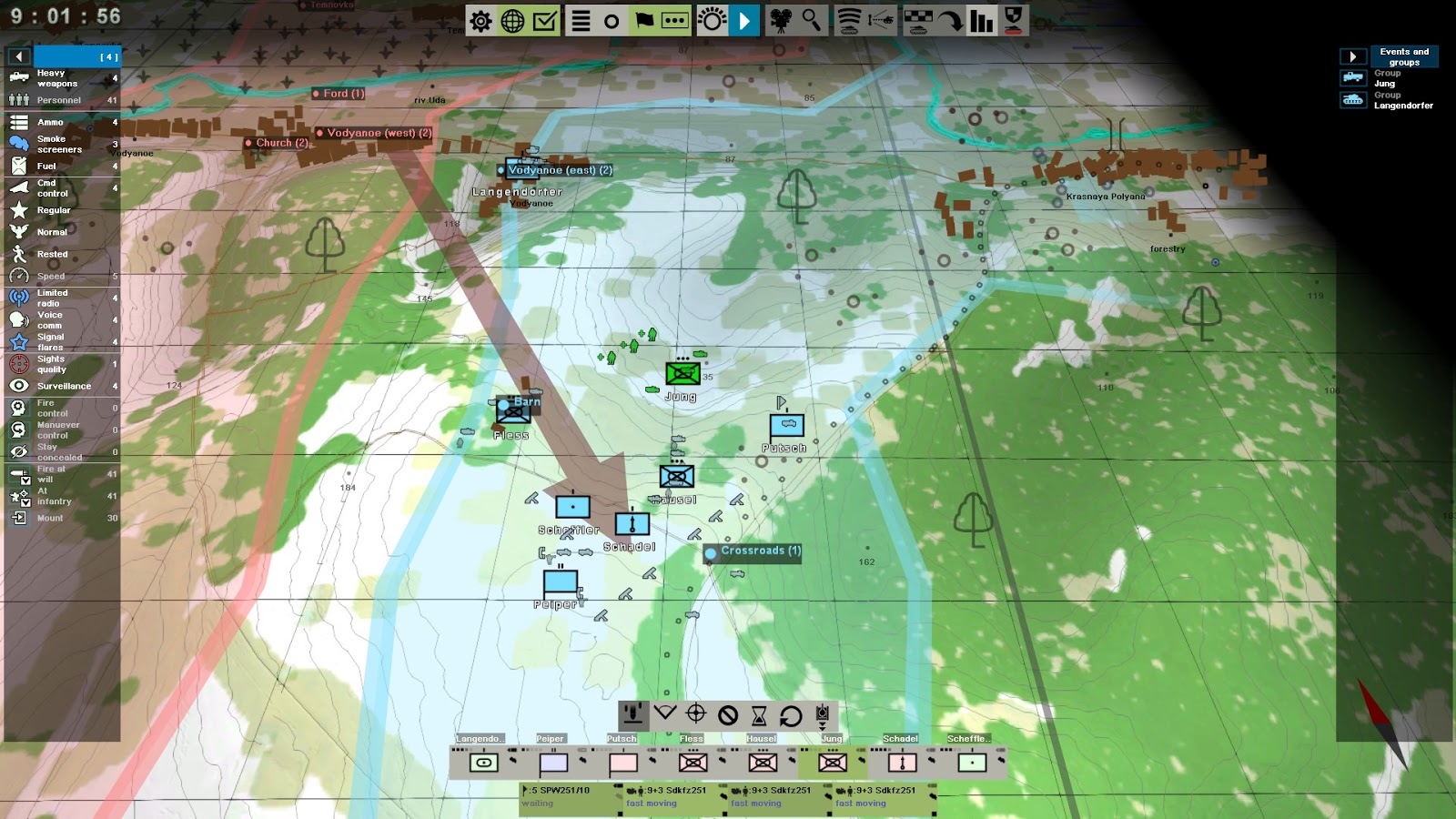The height and width of the screenshot is (819, 1456).
Task: Toggle Fire at will for selected units
Action: click(18, 474)
